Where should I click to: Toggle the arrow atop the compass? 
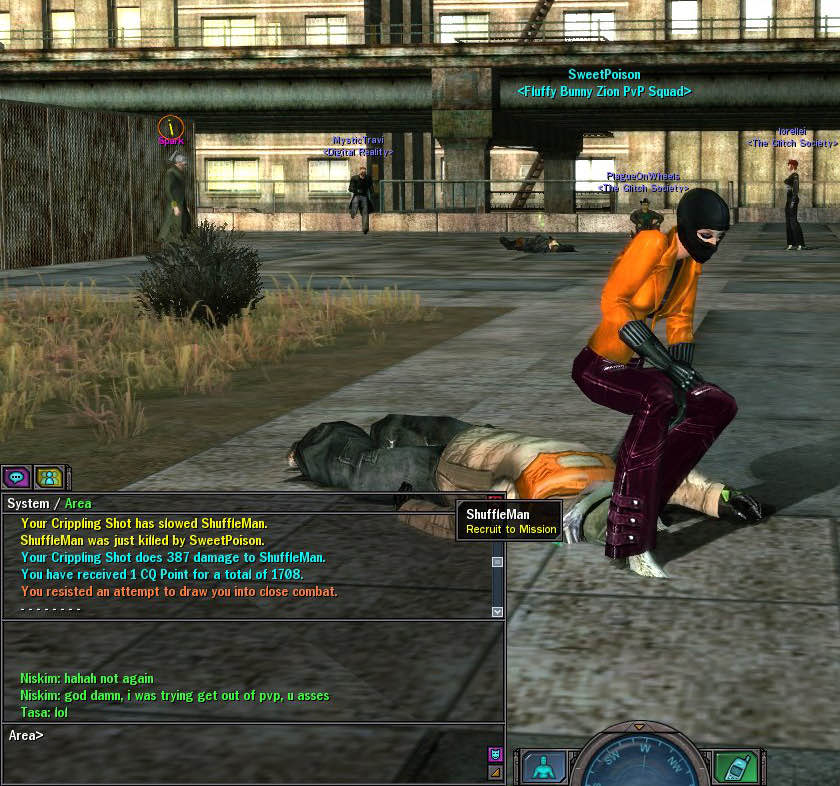coord(639,727)
